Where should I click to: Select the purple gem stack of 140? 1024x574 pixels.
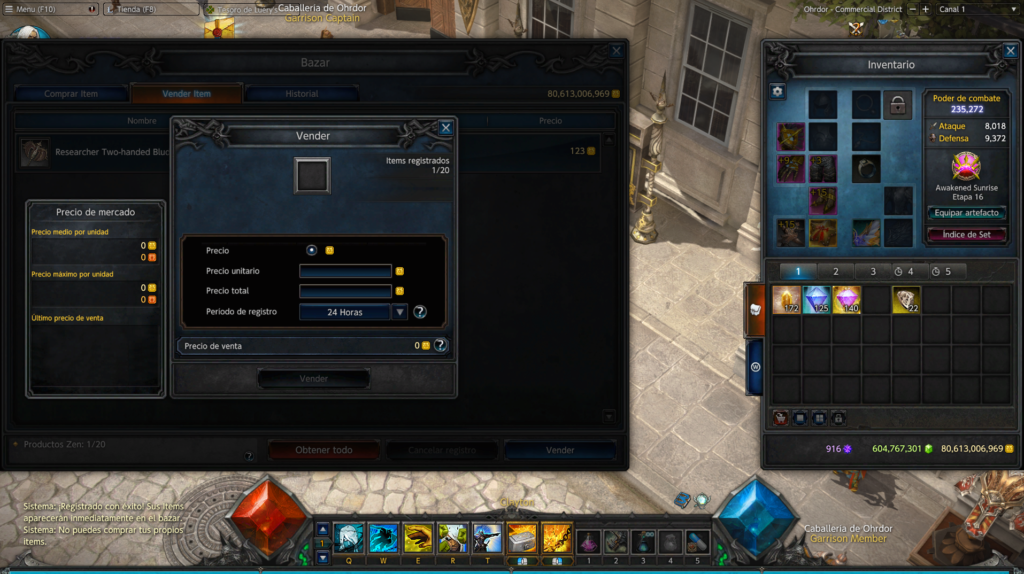pyautogui.click(x=847, y=300)
